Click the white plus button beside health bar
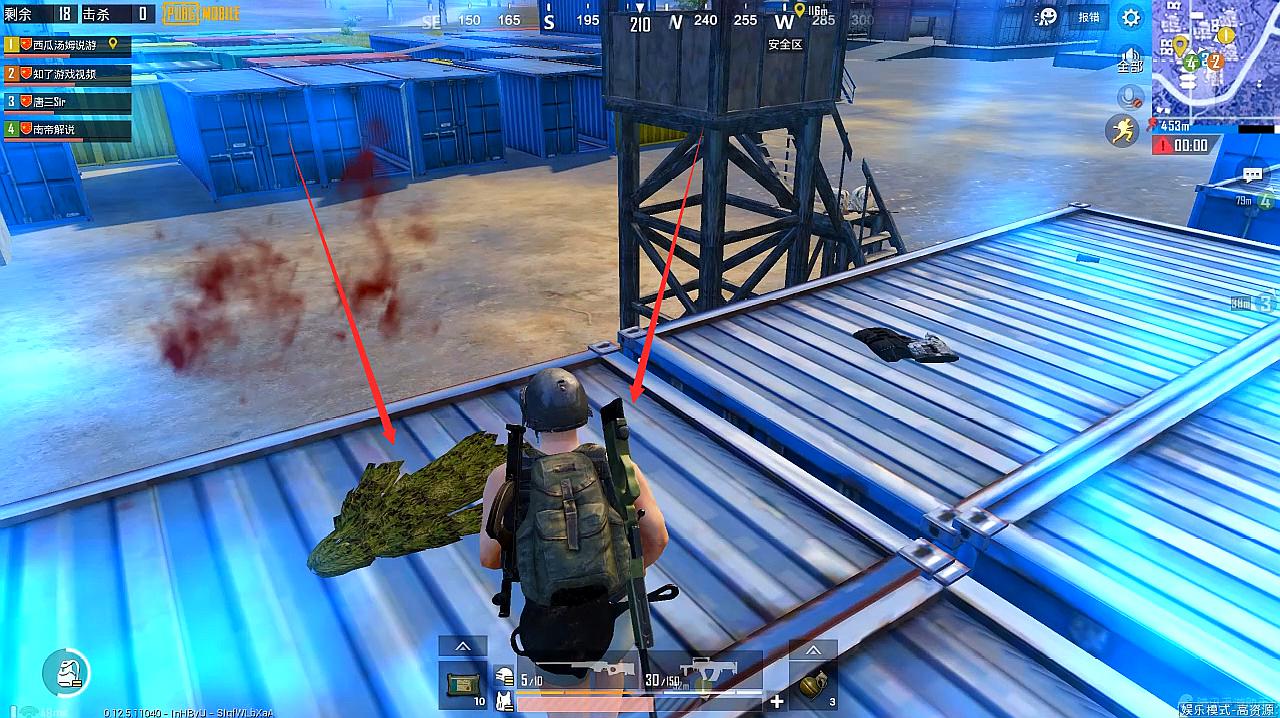This screenshot has width=1280, height=718. coord(777,701)
